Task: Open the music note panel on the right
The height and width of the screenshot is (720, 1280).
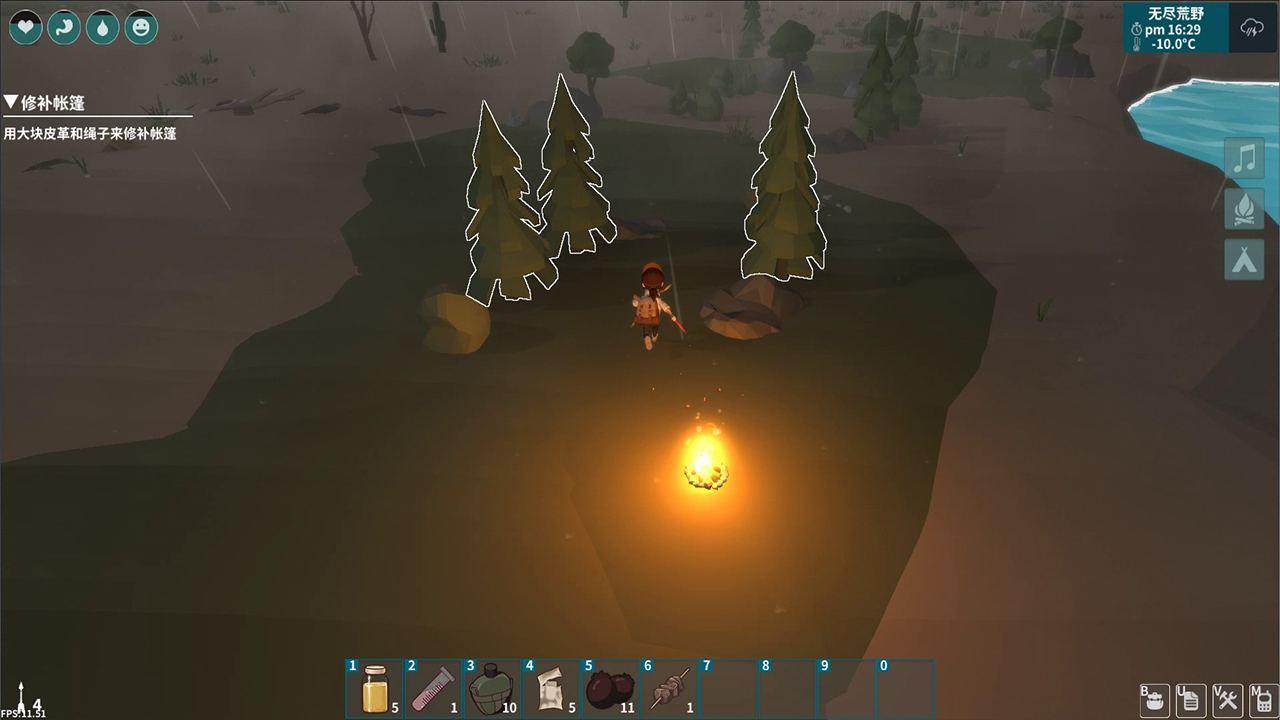Action: tap(1243, 158)
